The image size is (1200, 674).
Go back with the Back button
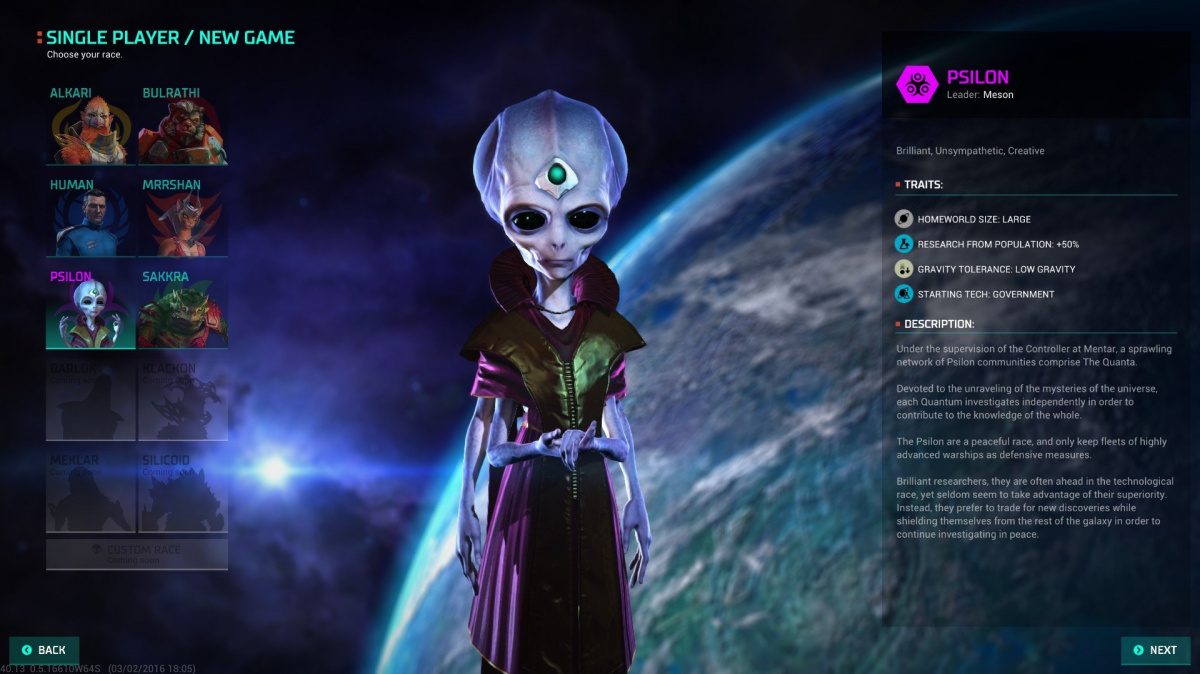point(44,650)
